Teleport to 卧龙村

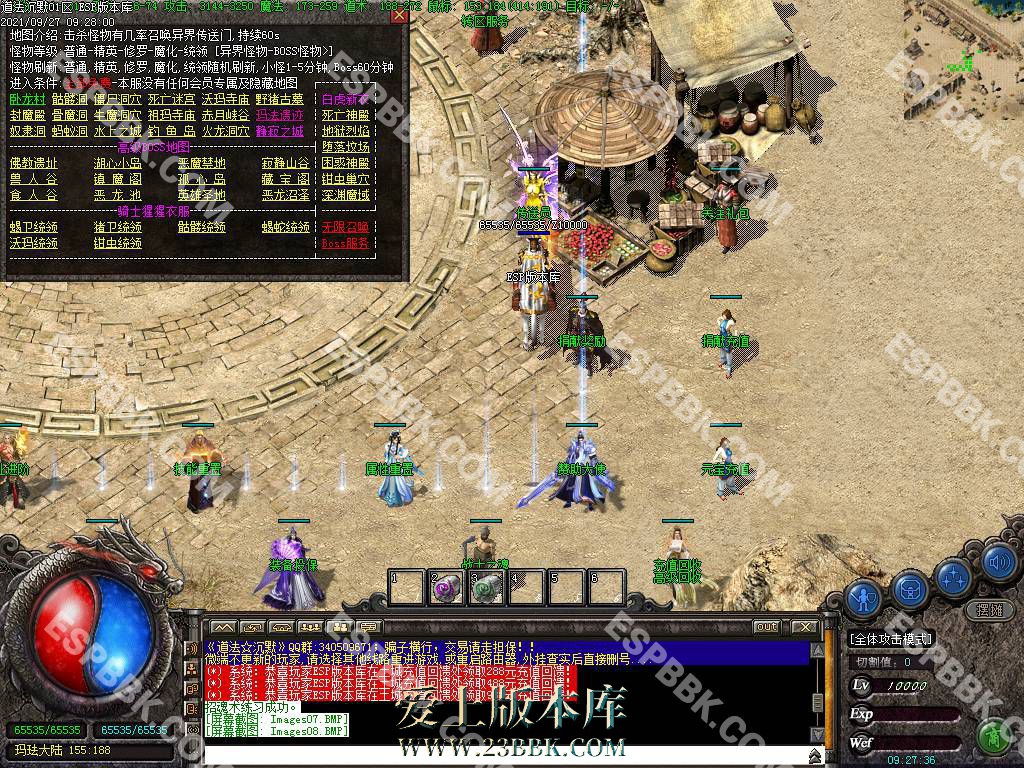click(x=28, y=99)
